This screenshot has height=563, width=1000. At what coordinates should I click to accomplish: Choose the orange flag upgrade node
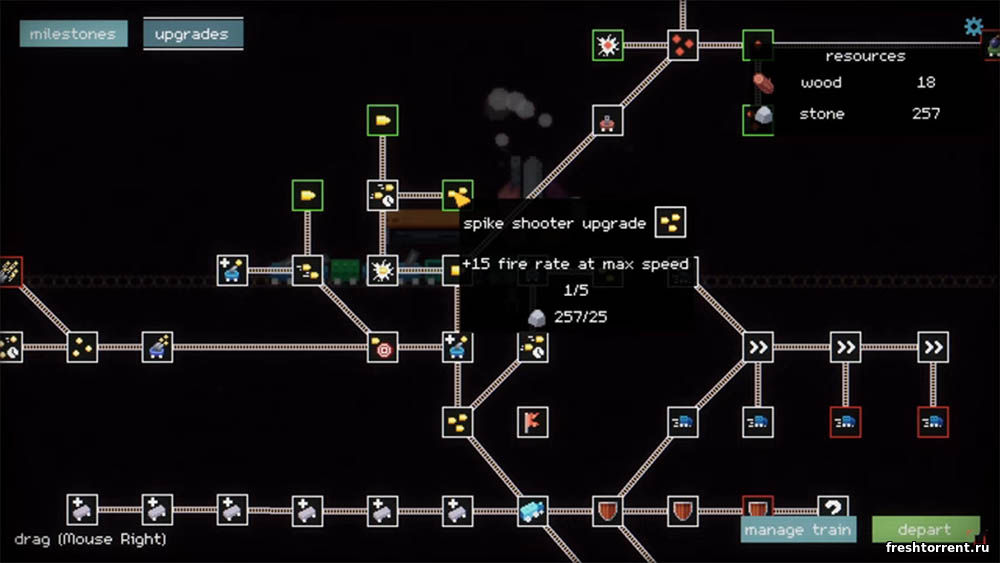pyautogui.click(x=532, y=422)
